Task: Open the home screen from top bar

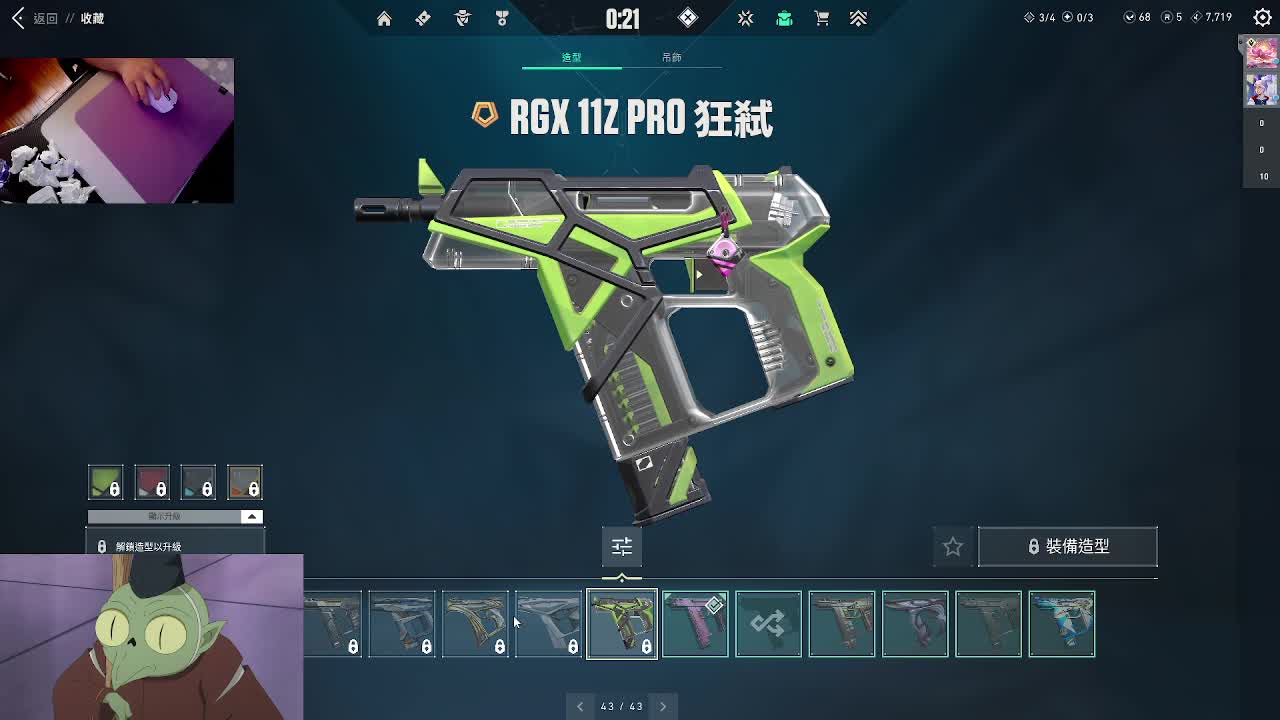Action: 384,18
